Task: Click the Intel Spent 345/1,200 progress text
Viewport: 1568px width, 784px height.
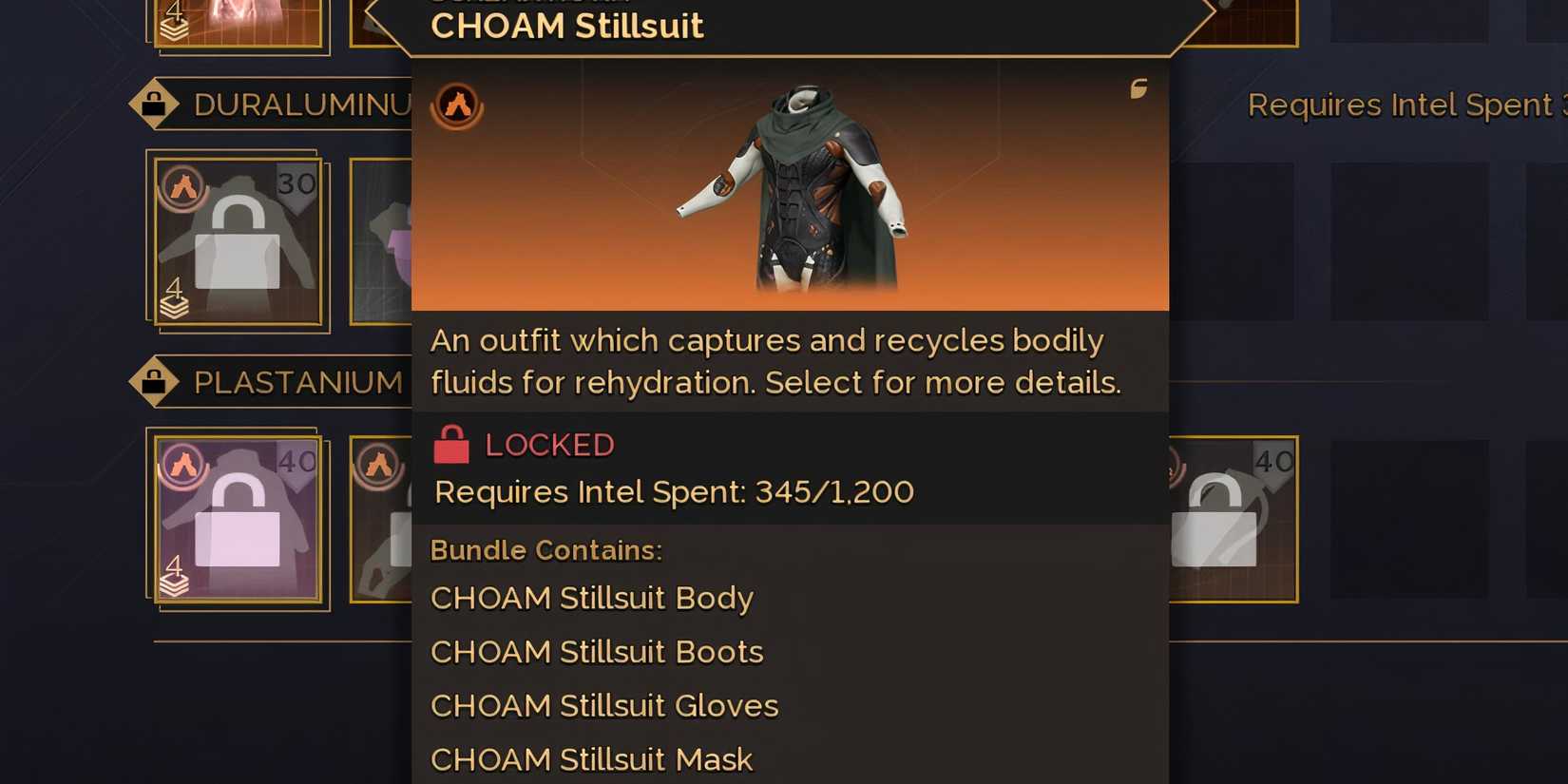Action: pos(673,492)
